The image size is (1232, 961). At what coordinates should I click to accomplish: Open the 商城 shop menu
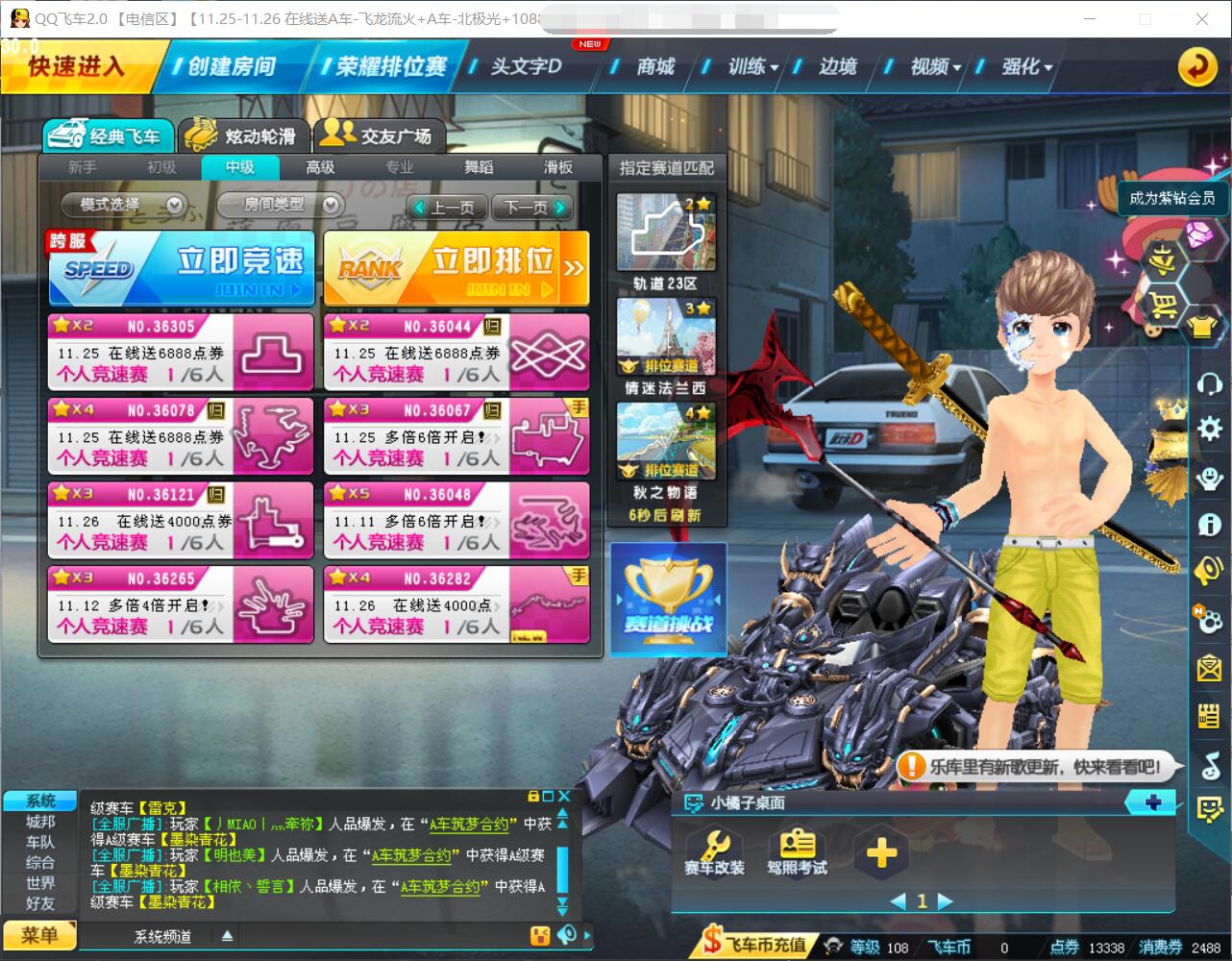pos(654,66)
